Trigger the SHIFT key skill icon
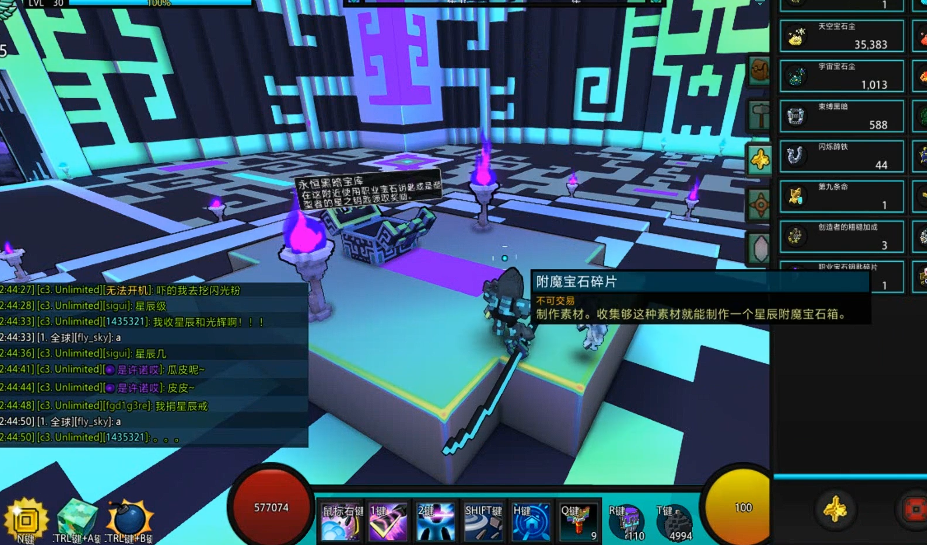The width and height of the screenshot is (927, 545). [484, 522]
